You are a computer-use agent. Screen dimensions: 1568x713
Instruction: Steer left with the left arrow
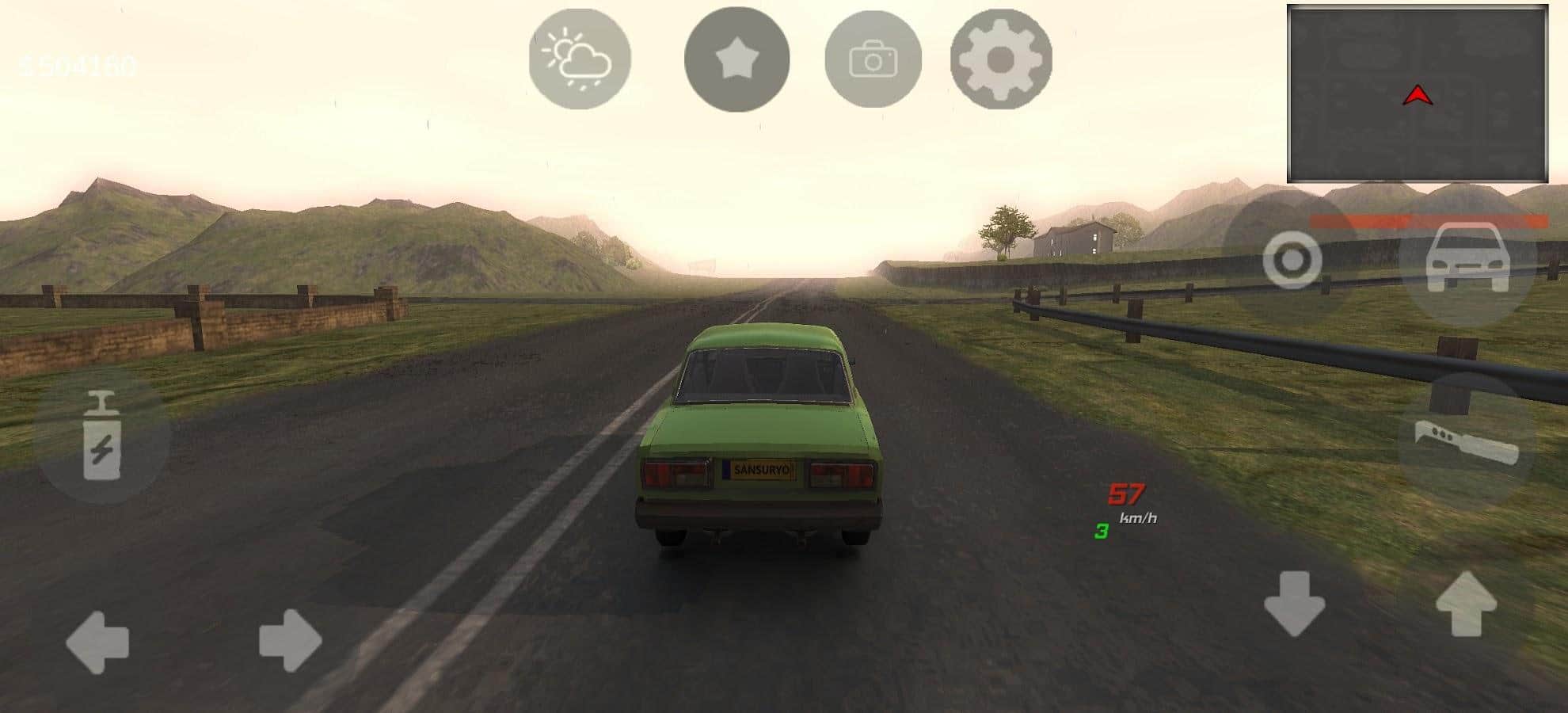[97, 641]
